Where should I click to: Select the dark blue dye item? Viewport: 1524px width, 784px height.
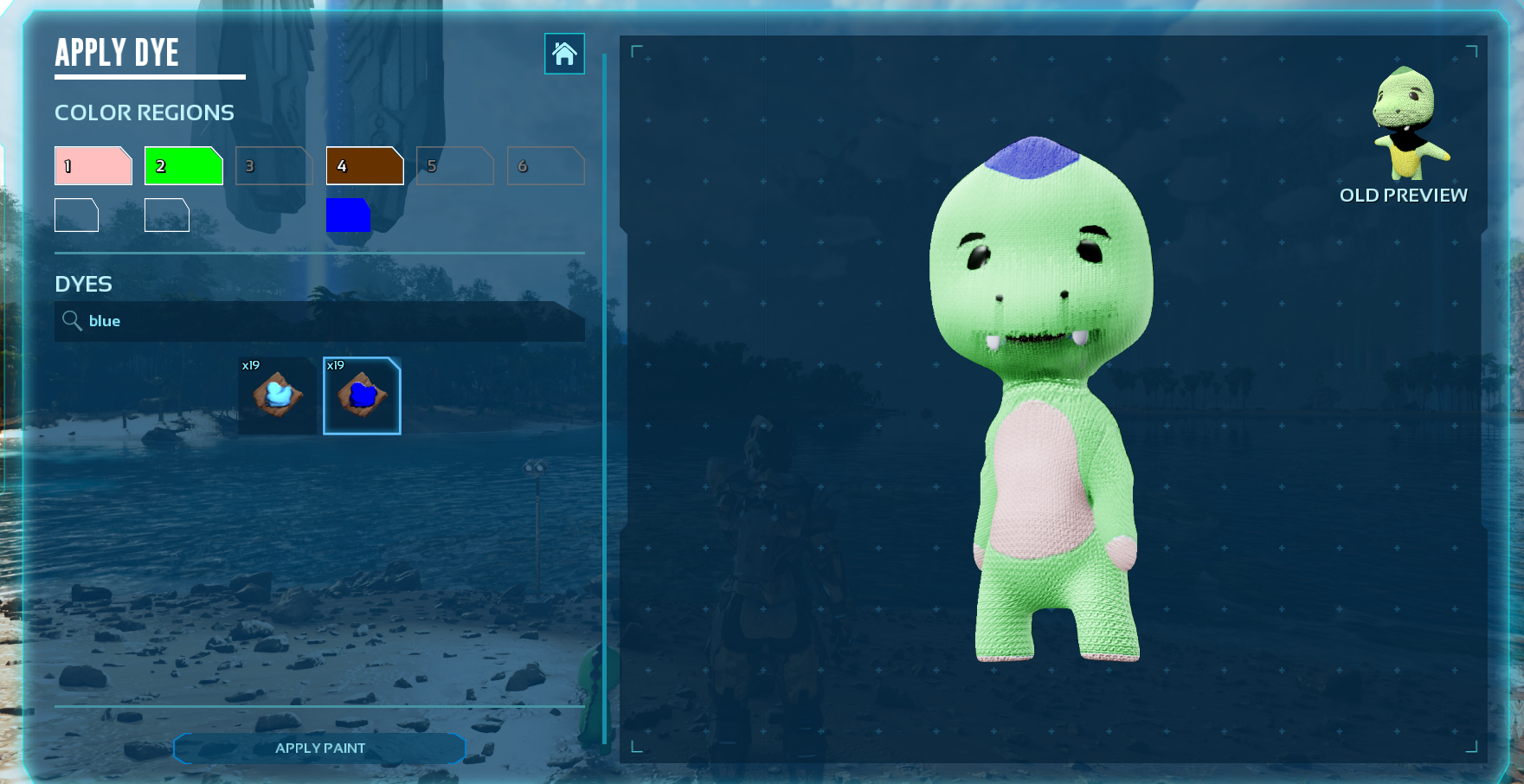(362, 395)
